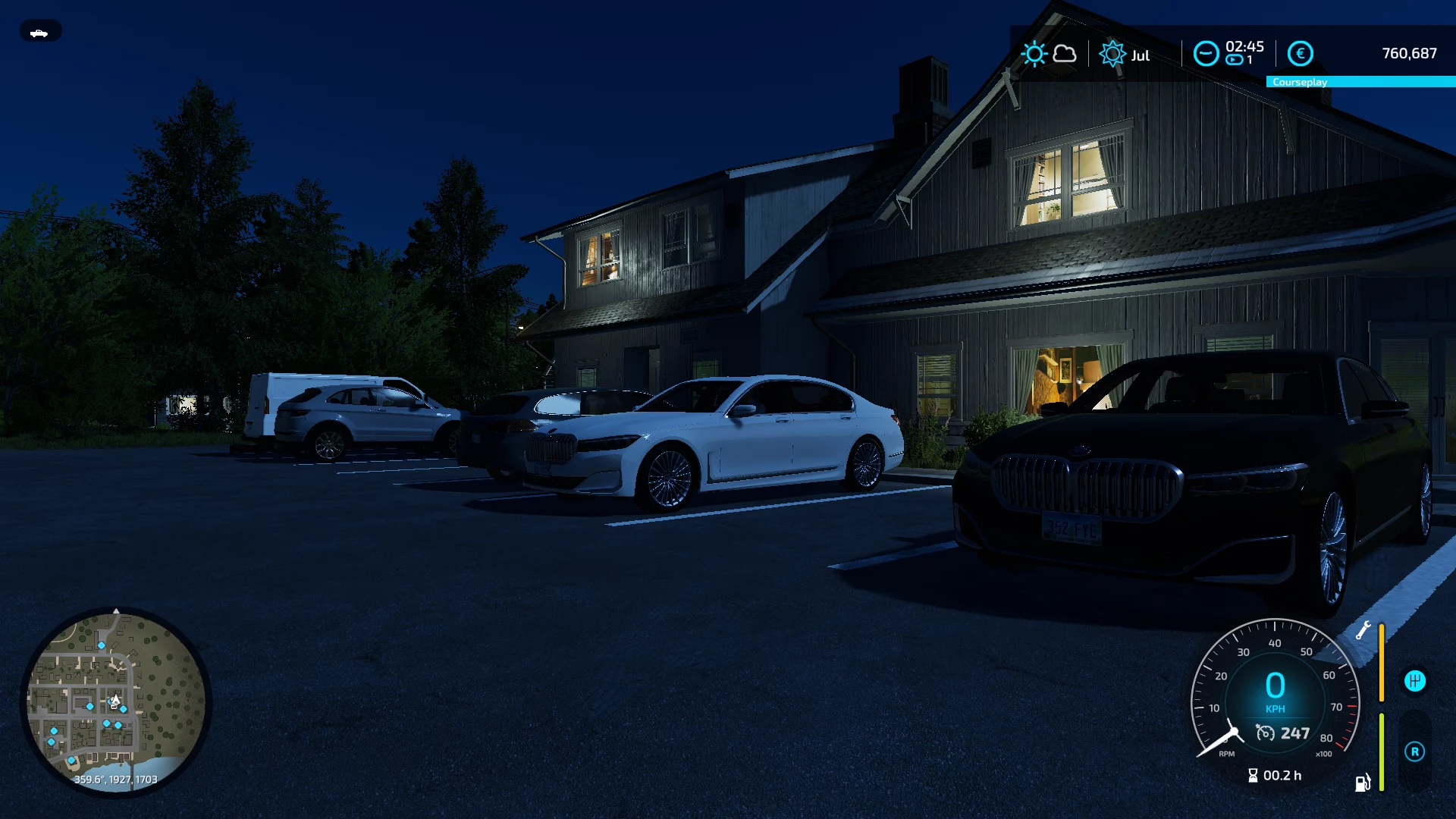Click the cruise control speedometer icon showing 247
Screen dimensions: 1456x819
click(x=1265, y=734)
